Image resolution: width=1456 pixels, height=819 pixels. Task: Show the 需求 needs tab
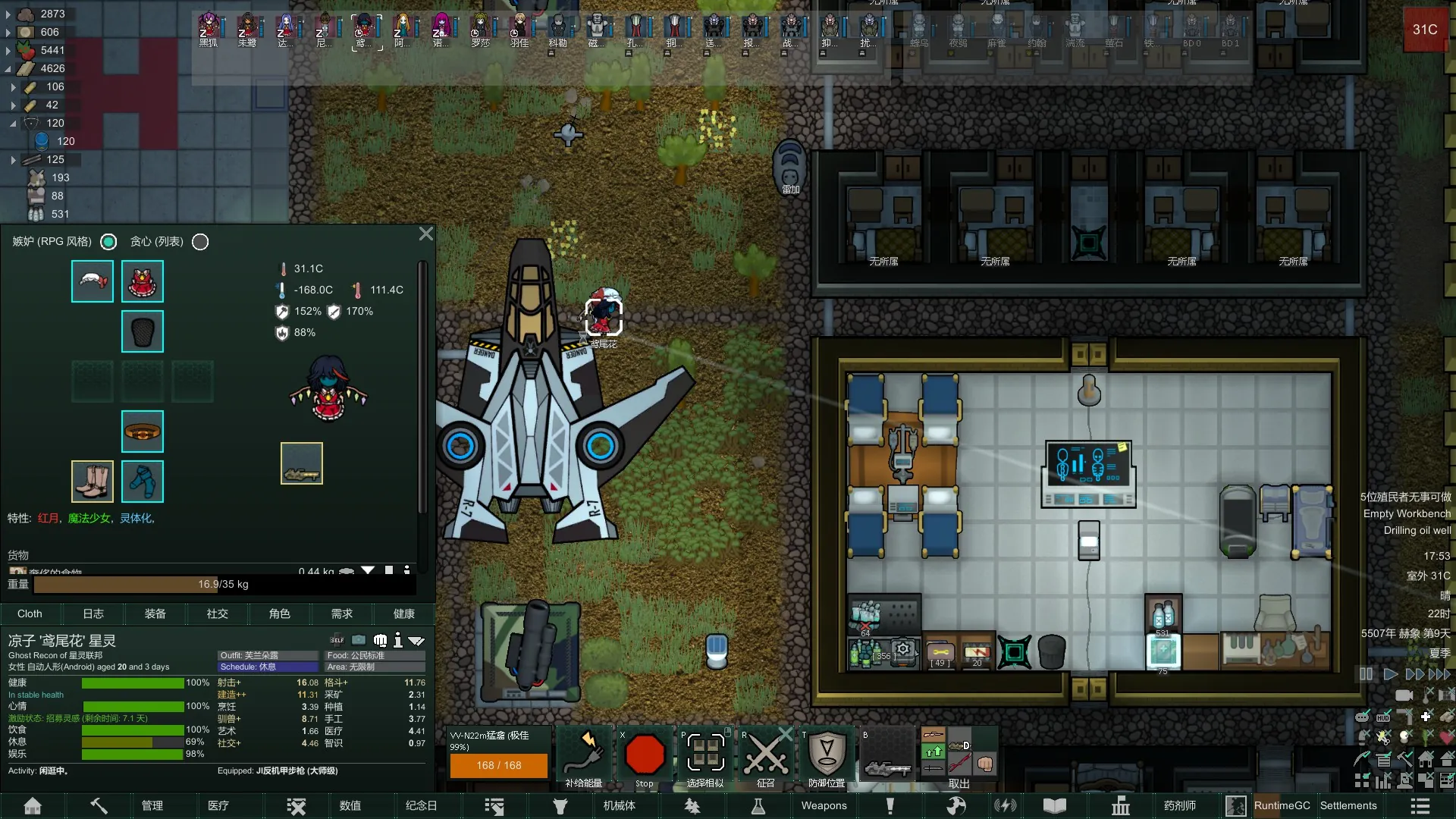point(342,613)
